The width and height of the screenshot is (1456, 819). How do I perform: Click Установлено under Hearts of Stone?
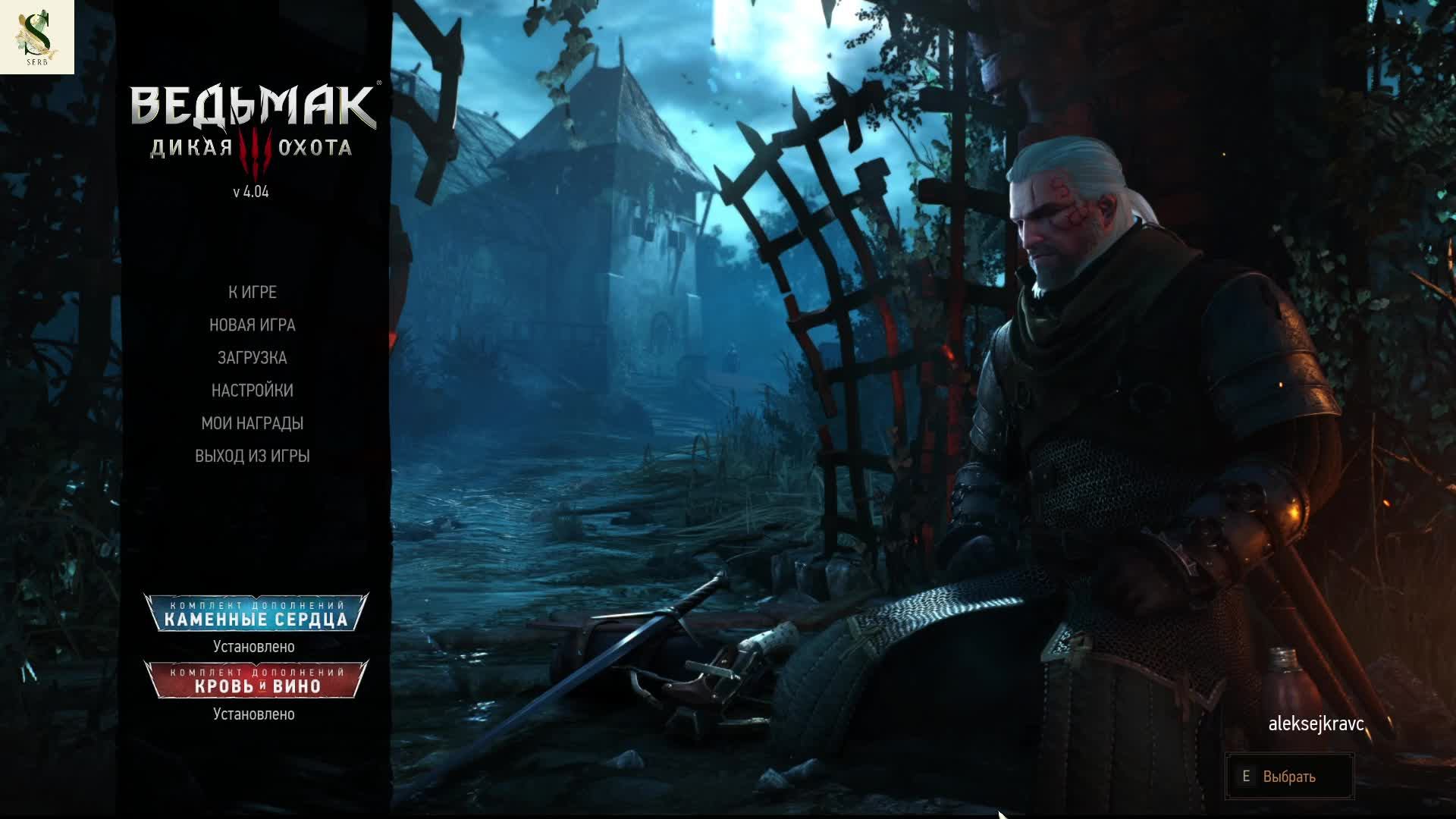click(254, 646)
